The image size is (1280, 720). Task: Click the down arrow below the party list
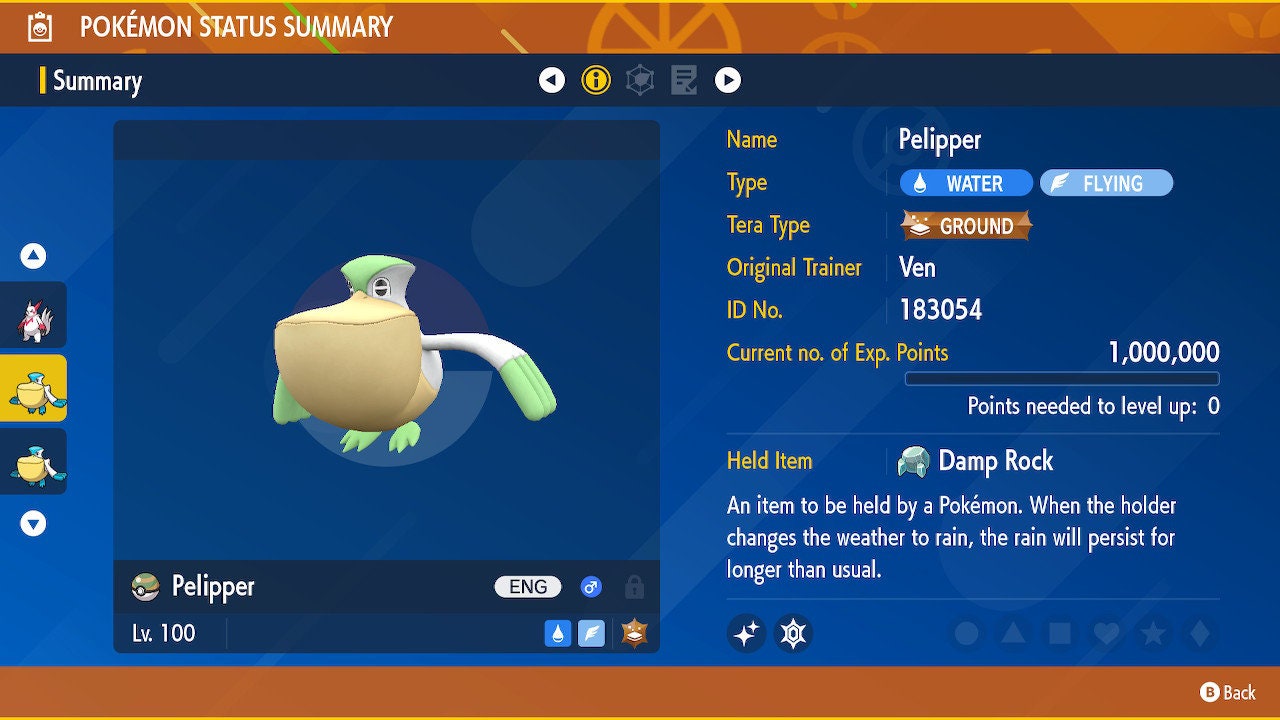coord(33,522)
